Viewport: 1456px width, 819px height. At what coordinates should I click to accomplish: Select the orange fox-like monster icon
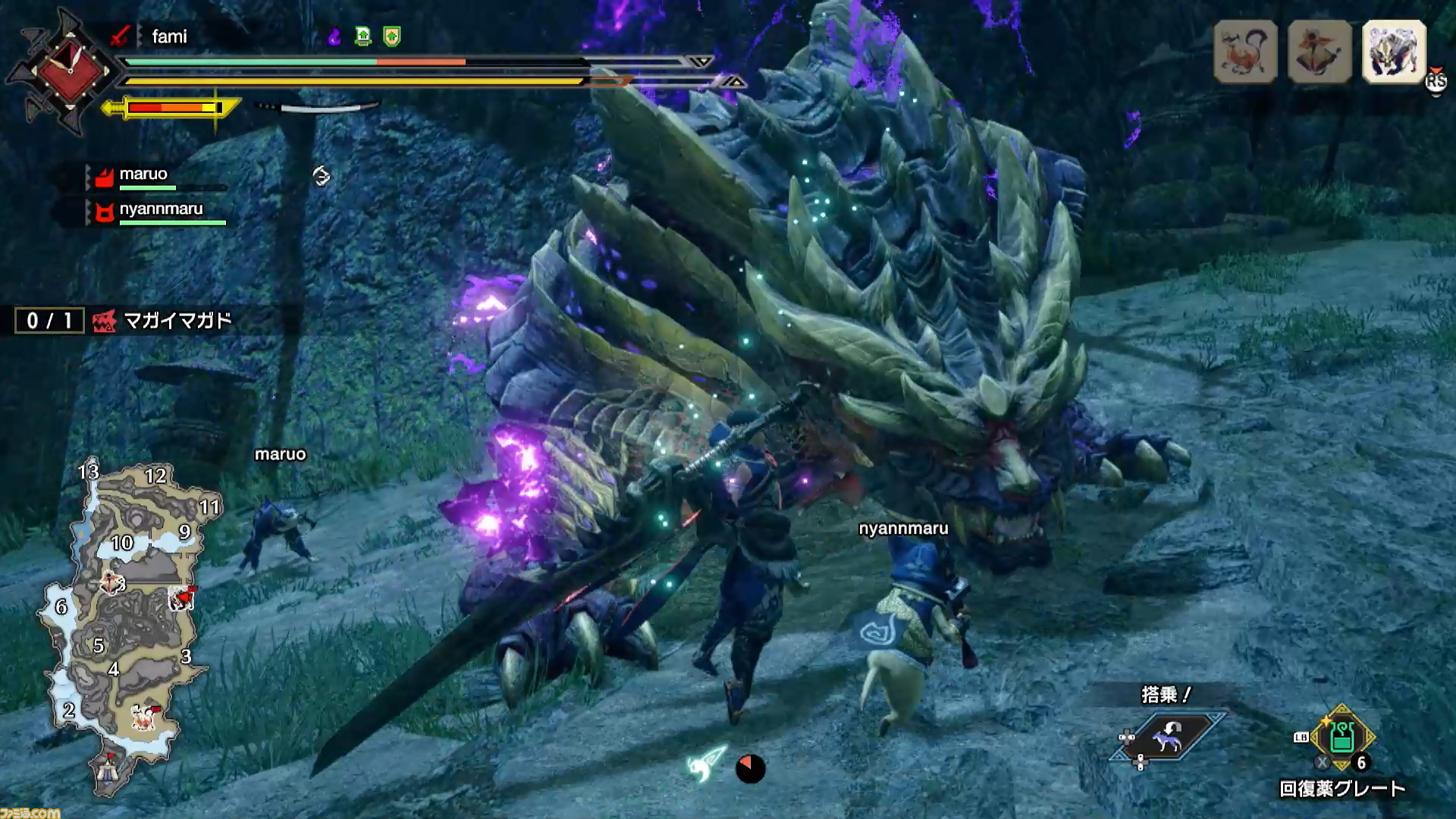1245,52
